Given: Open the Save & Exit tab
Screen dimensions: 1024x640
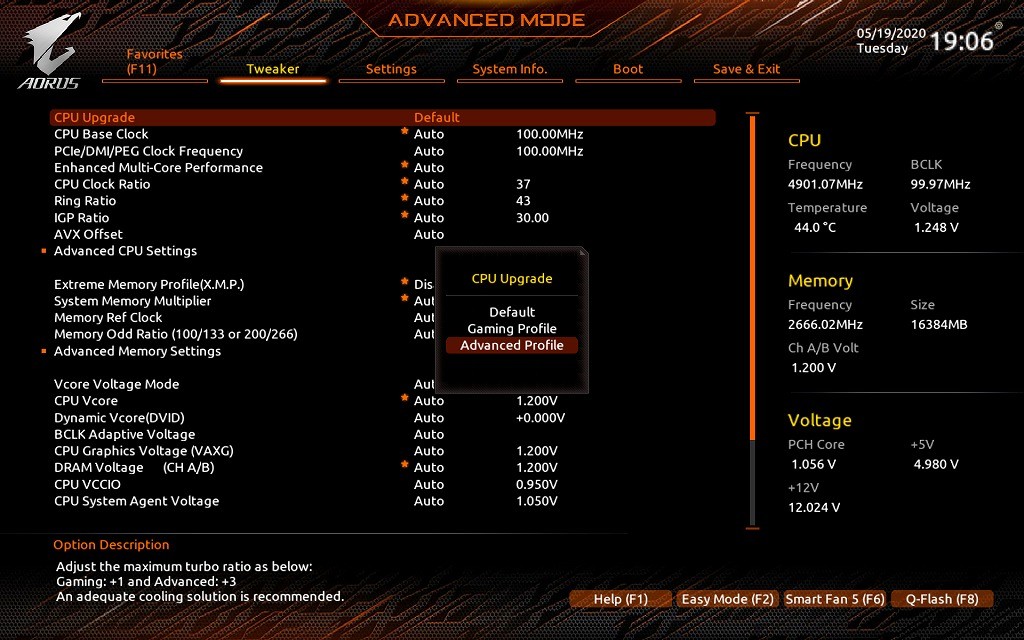Looking at the screenshot, I should click(x=746, y=69).
